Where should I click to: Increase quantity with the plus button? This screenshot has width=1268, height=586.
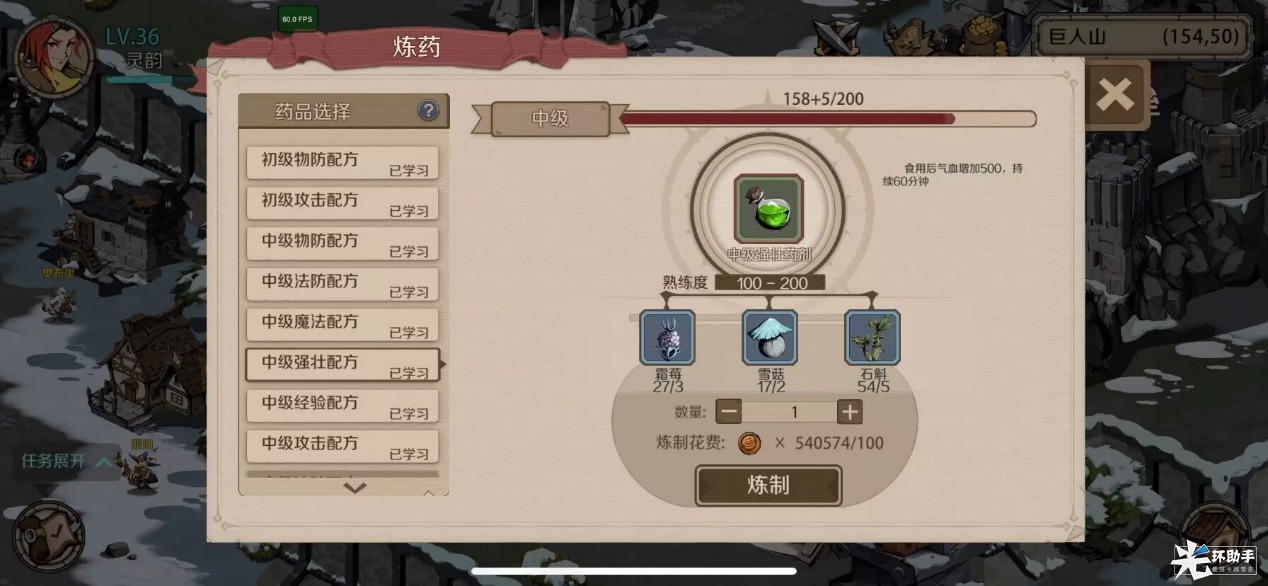pos(849,412)
